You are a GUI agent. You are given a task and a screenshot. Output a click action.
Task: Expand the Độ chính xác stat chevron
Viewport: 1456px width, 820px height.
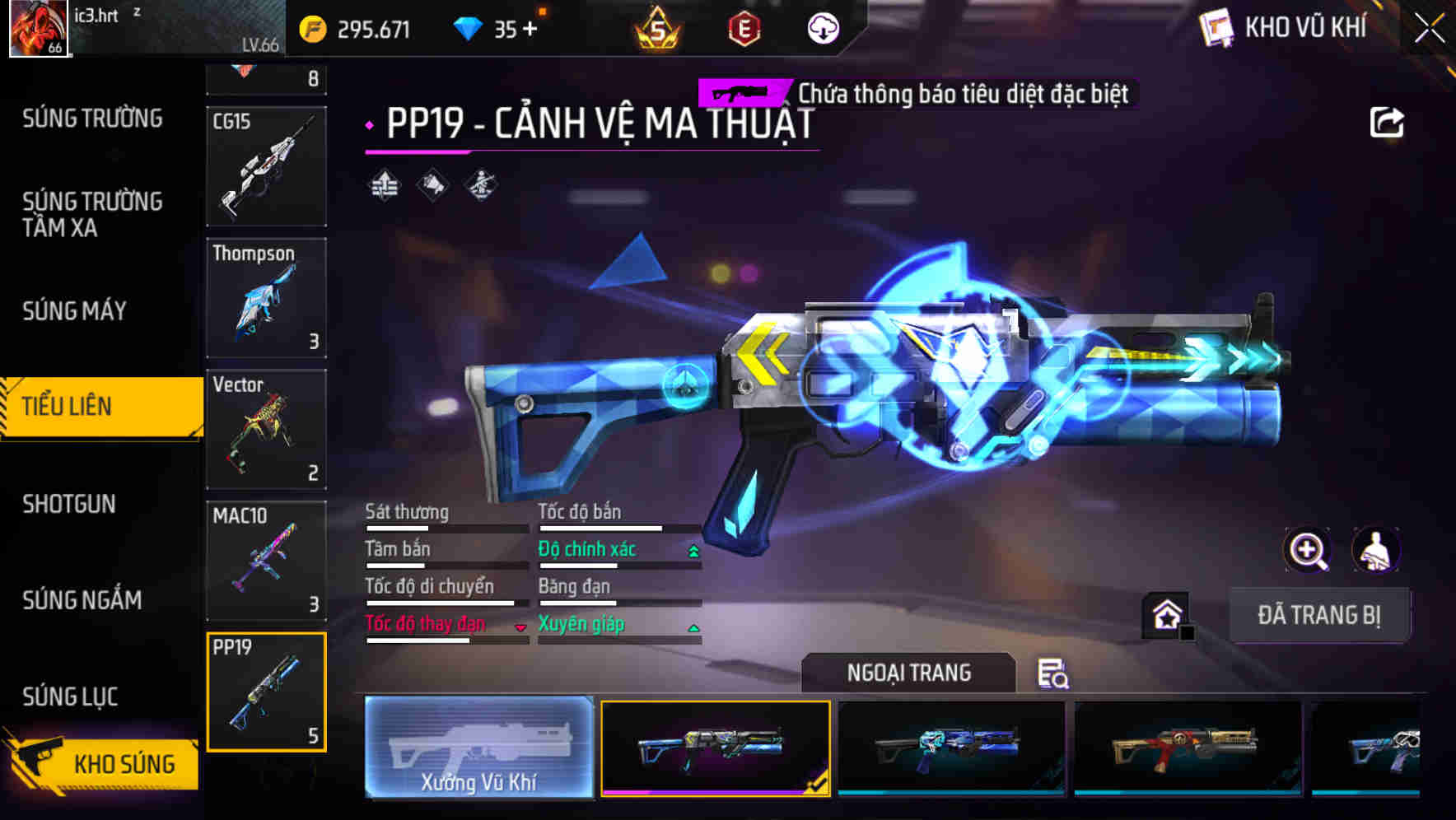(x=693, y=549)
